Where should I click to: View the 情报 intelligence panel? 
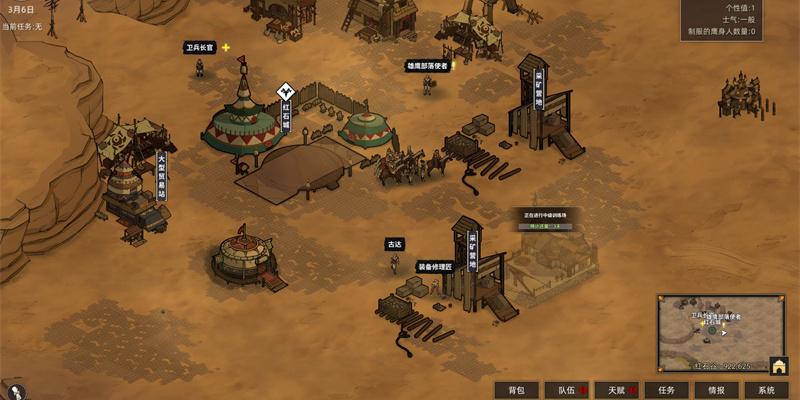716,390
